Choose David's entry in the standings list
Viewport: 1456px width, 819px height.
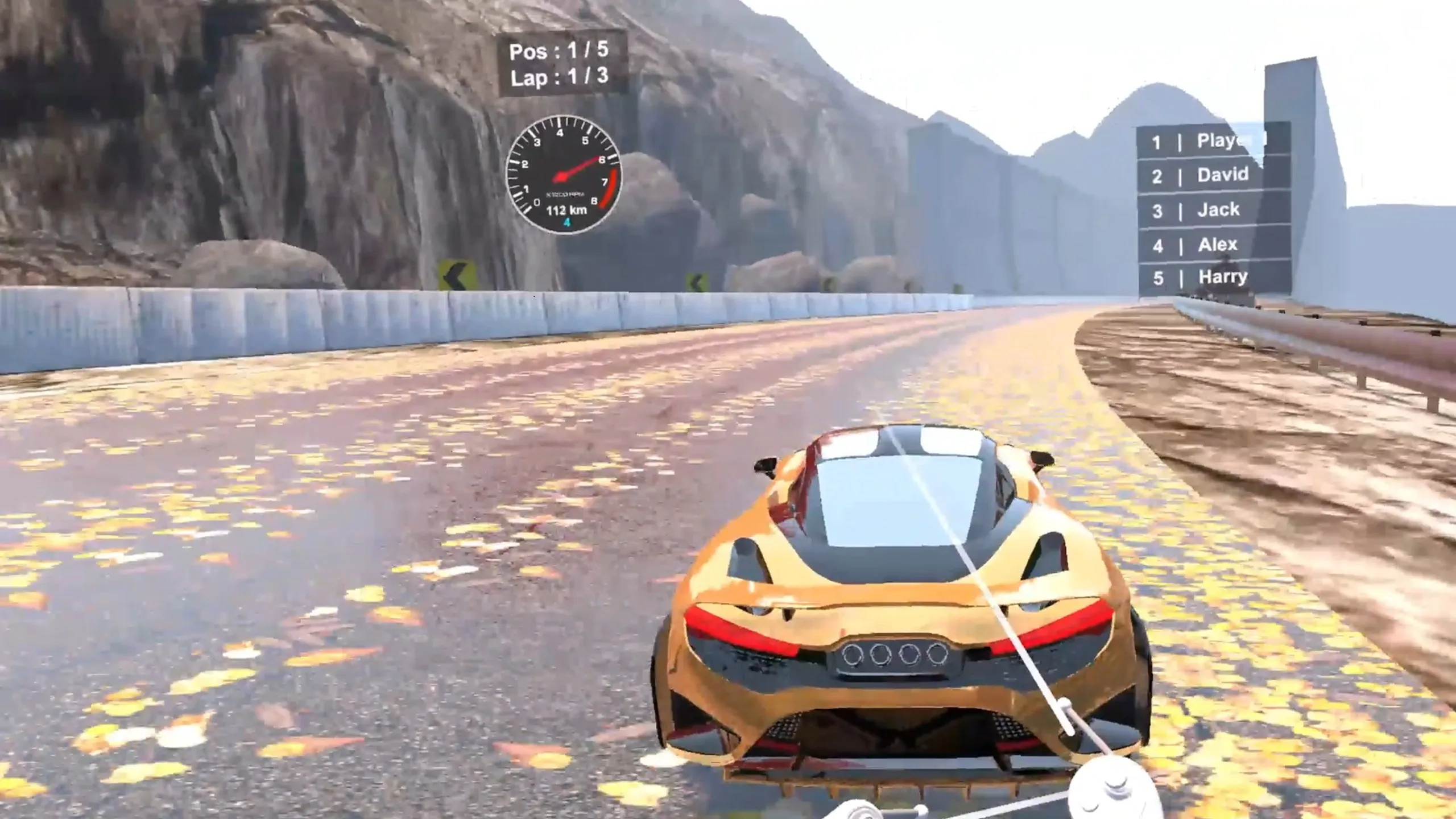pyautogui.click(x=1213, y=175)
